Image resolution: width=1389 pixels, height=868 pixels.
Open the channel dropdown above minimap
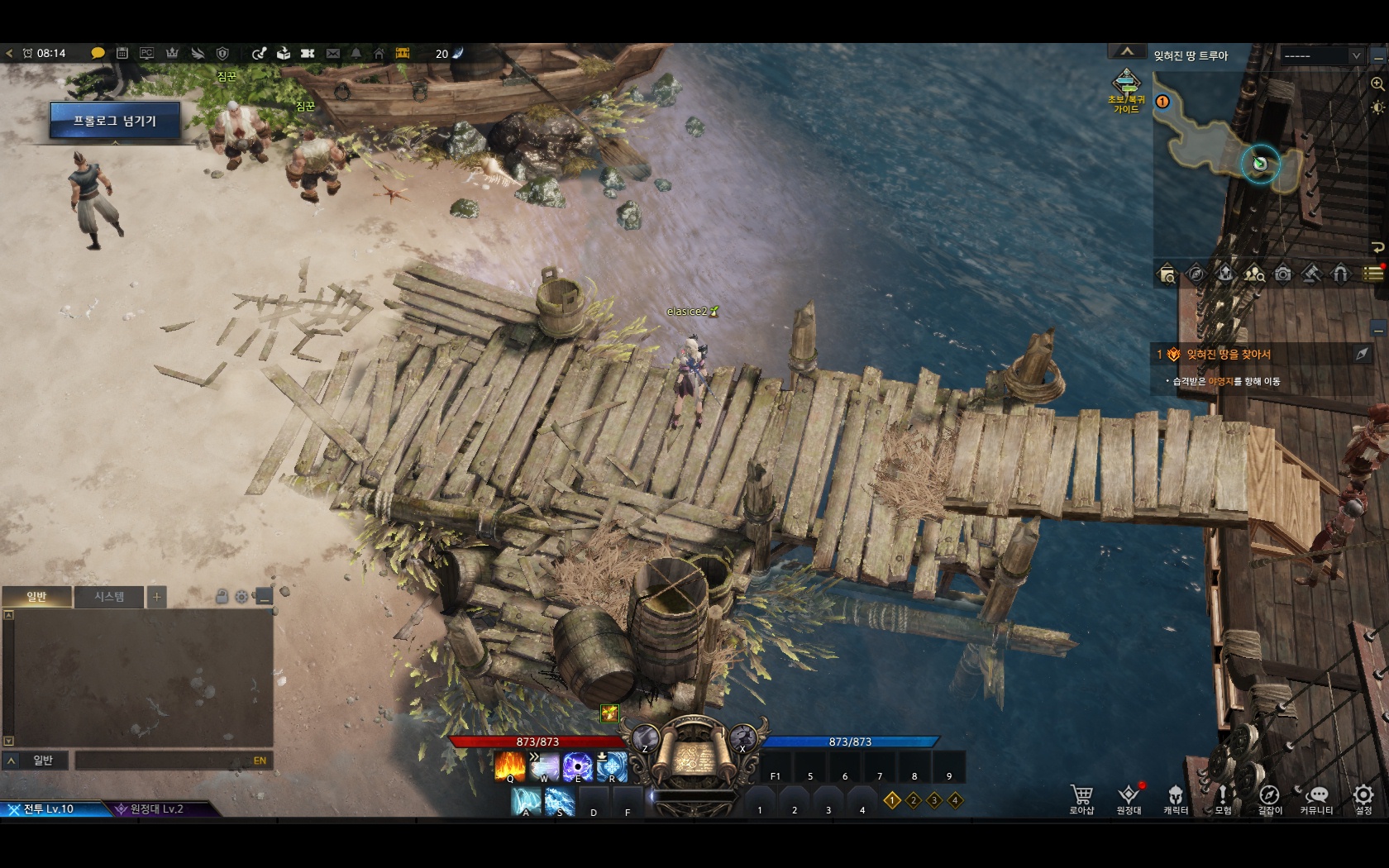1322,55
